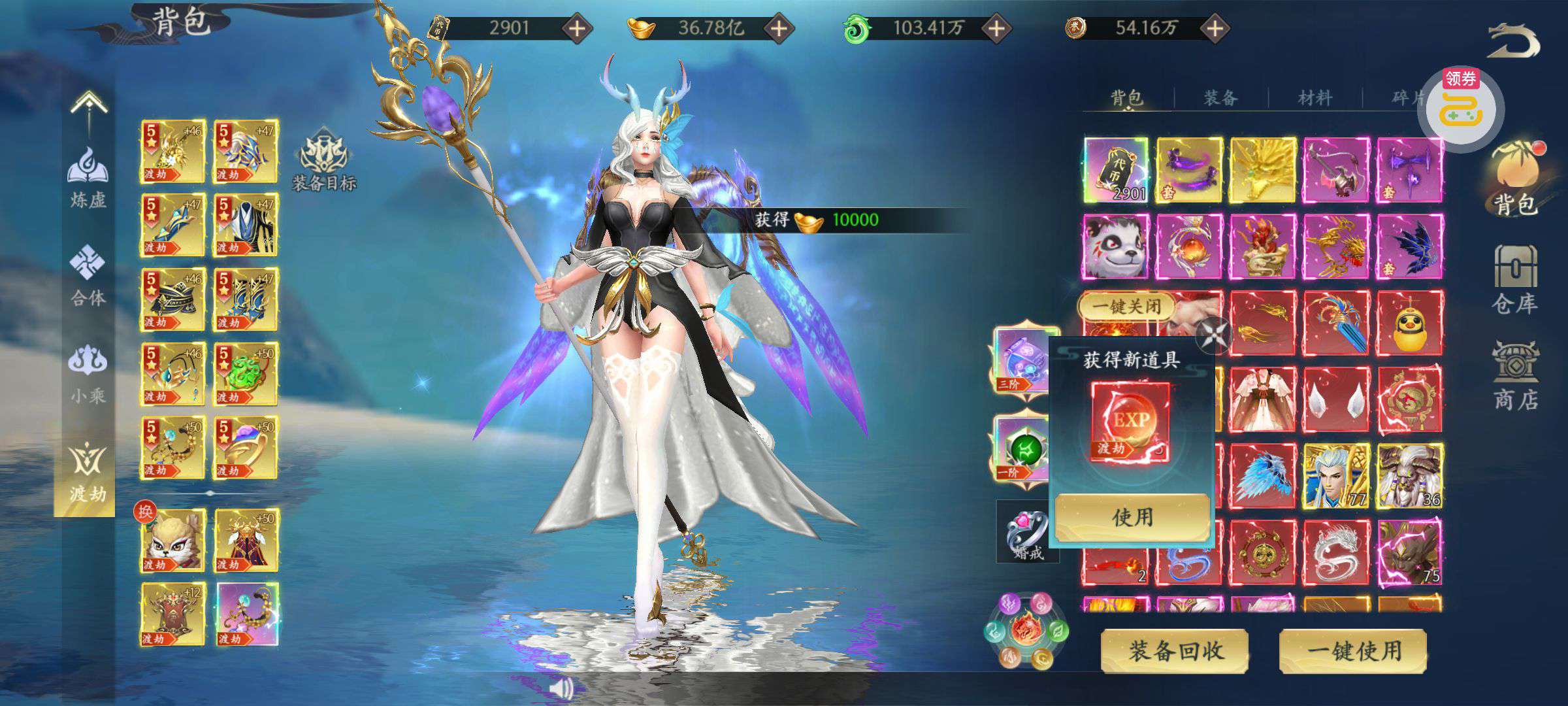The image size is (1568, 706).
Task: Select the yellow duck item slot
Action: (1409, 324)
